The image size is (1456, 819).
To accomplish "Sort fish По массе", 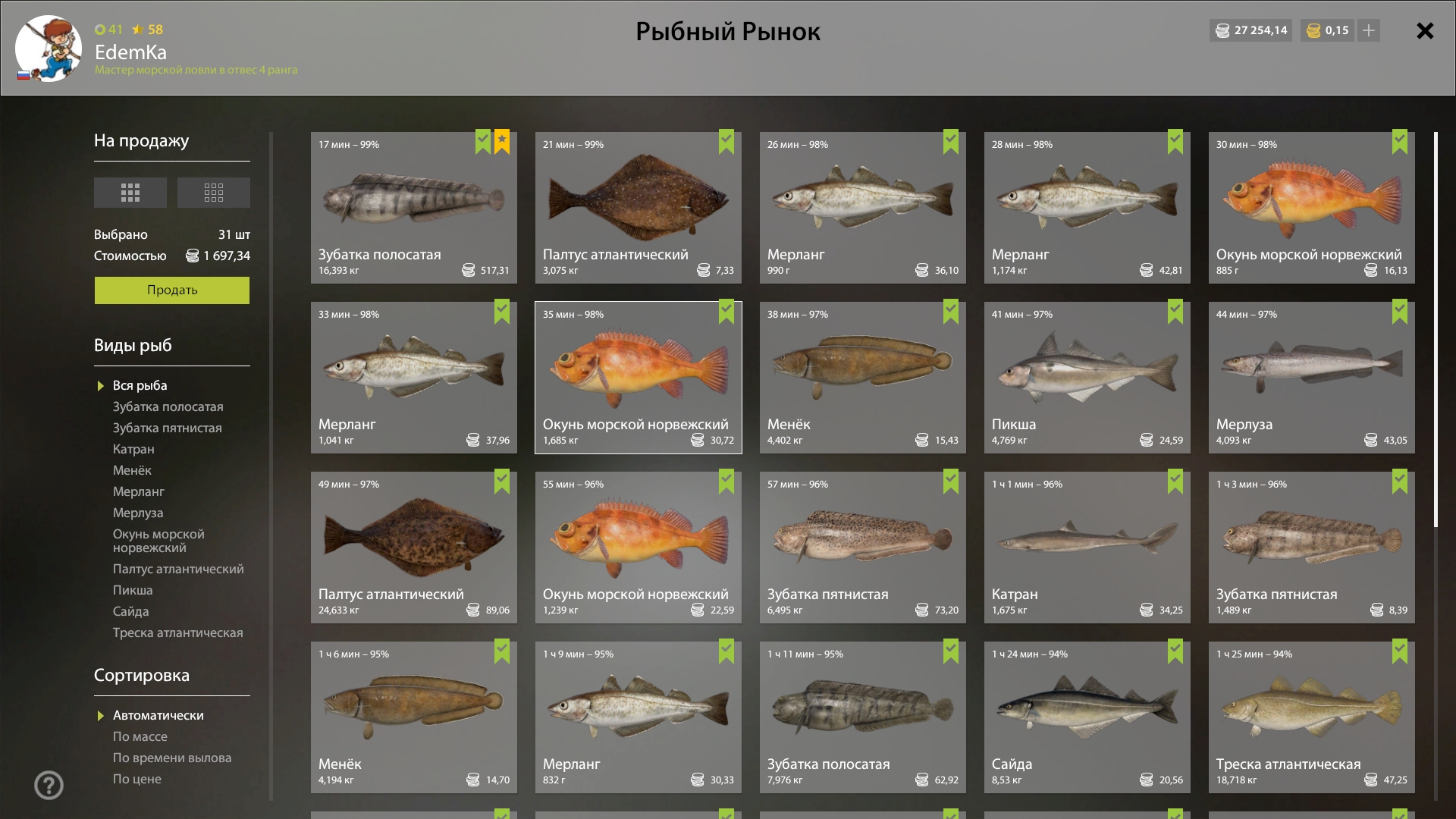I will 140,736.
